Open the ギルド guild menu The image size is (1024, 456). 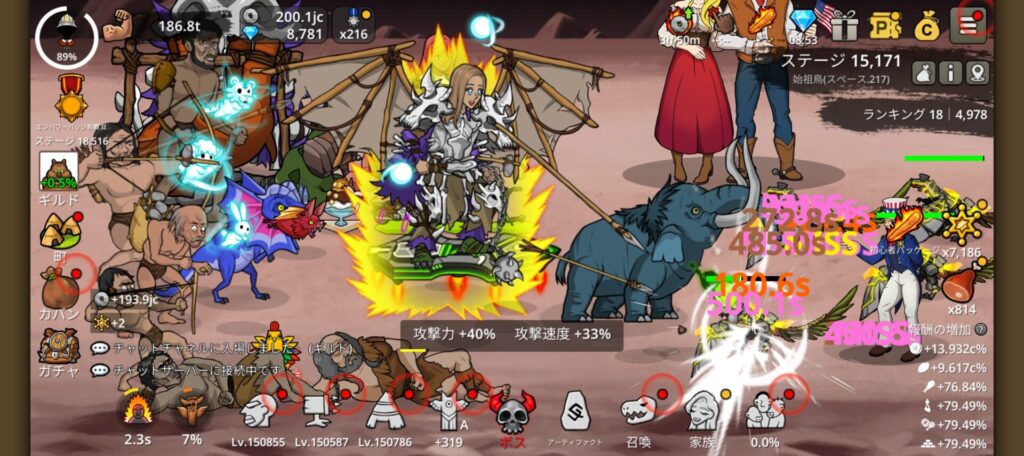59,180
